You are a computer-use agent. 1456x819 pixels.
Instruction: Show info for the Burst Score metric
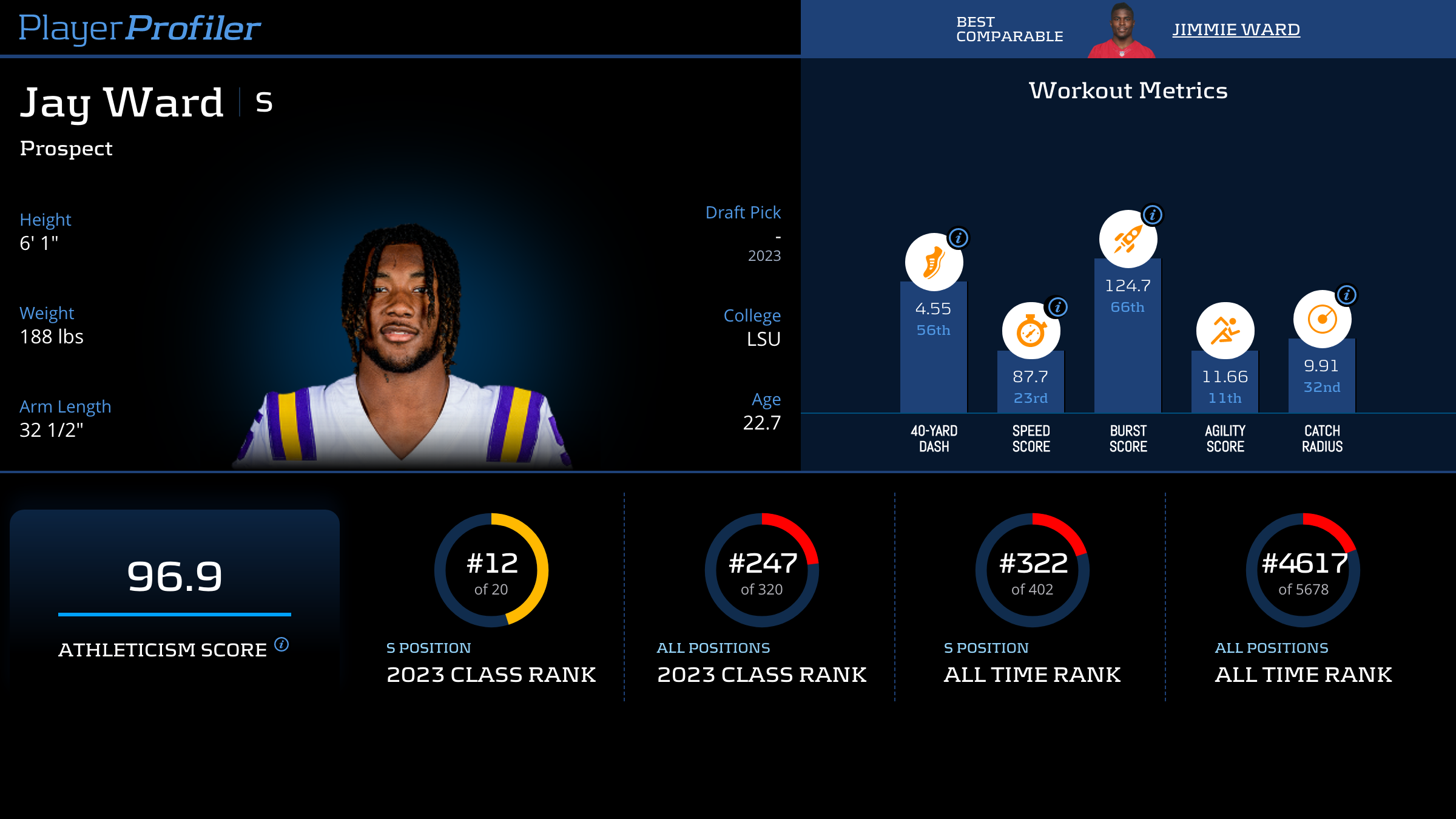[x=1153, y=215]
